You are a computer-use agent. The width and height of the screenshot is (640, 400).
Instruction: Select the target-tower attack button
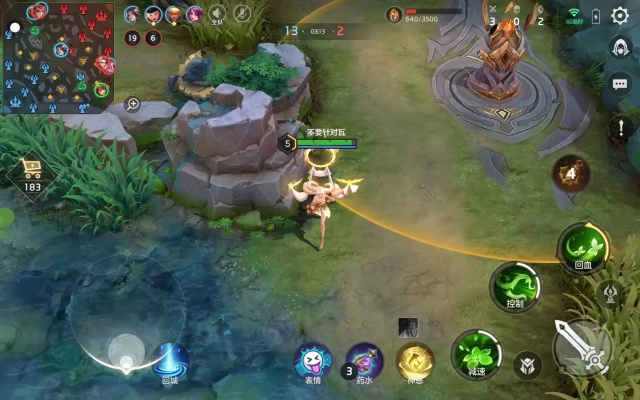(x=610, y=292)
